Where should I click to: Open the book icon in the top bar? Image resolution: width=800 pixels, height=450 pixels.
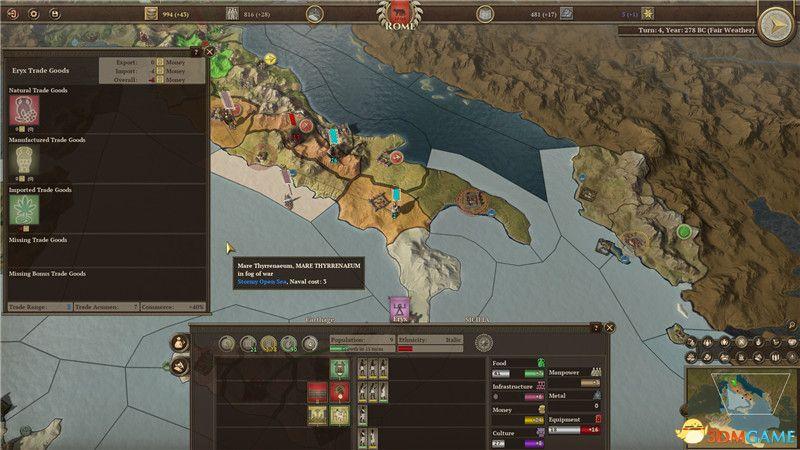tap(484, 14)
